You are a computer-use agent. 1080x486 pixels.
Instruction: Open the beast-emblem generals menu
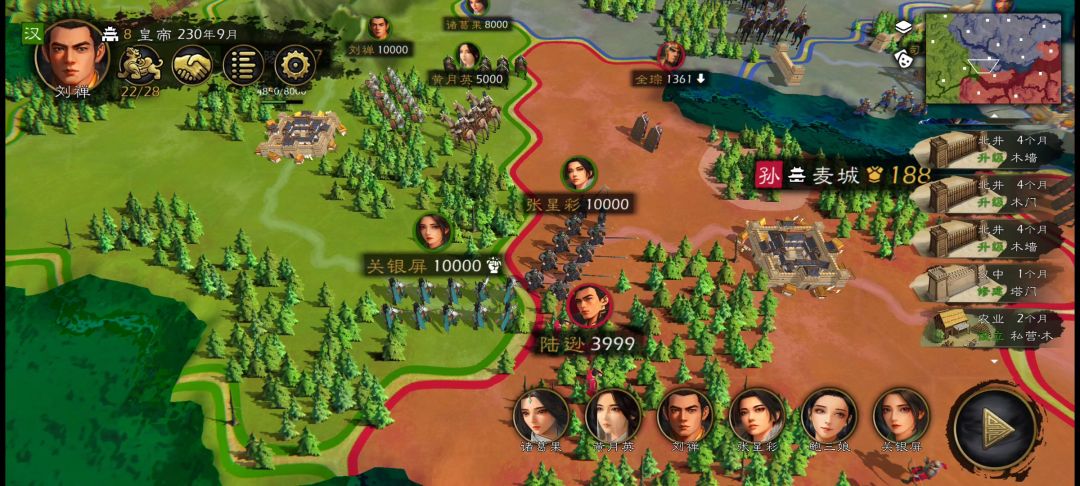(x=139, y=66)
